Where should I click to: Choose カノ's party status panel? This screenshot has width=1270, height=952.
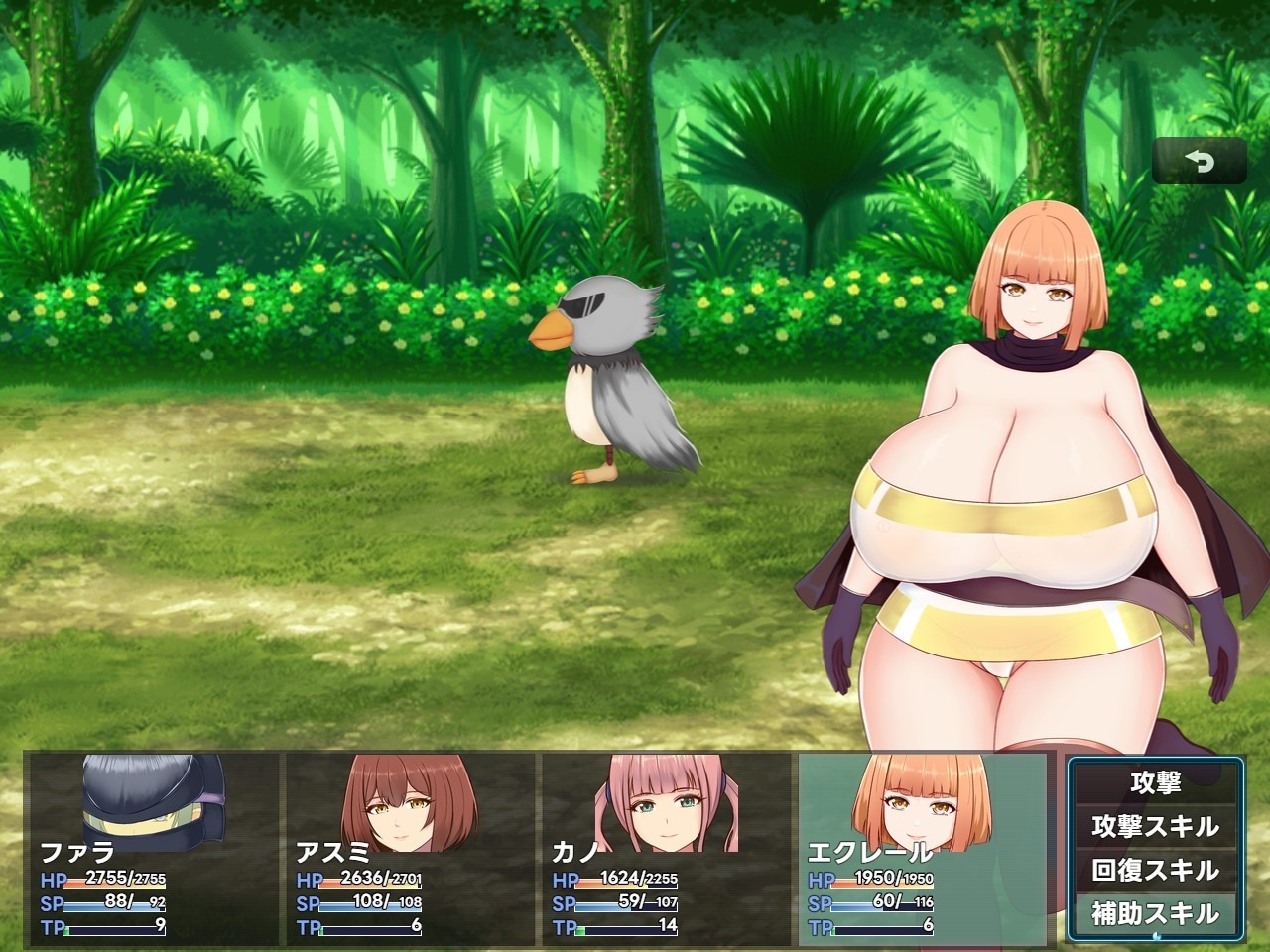tap(665, 849)
